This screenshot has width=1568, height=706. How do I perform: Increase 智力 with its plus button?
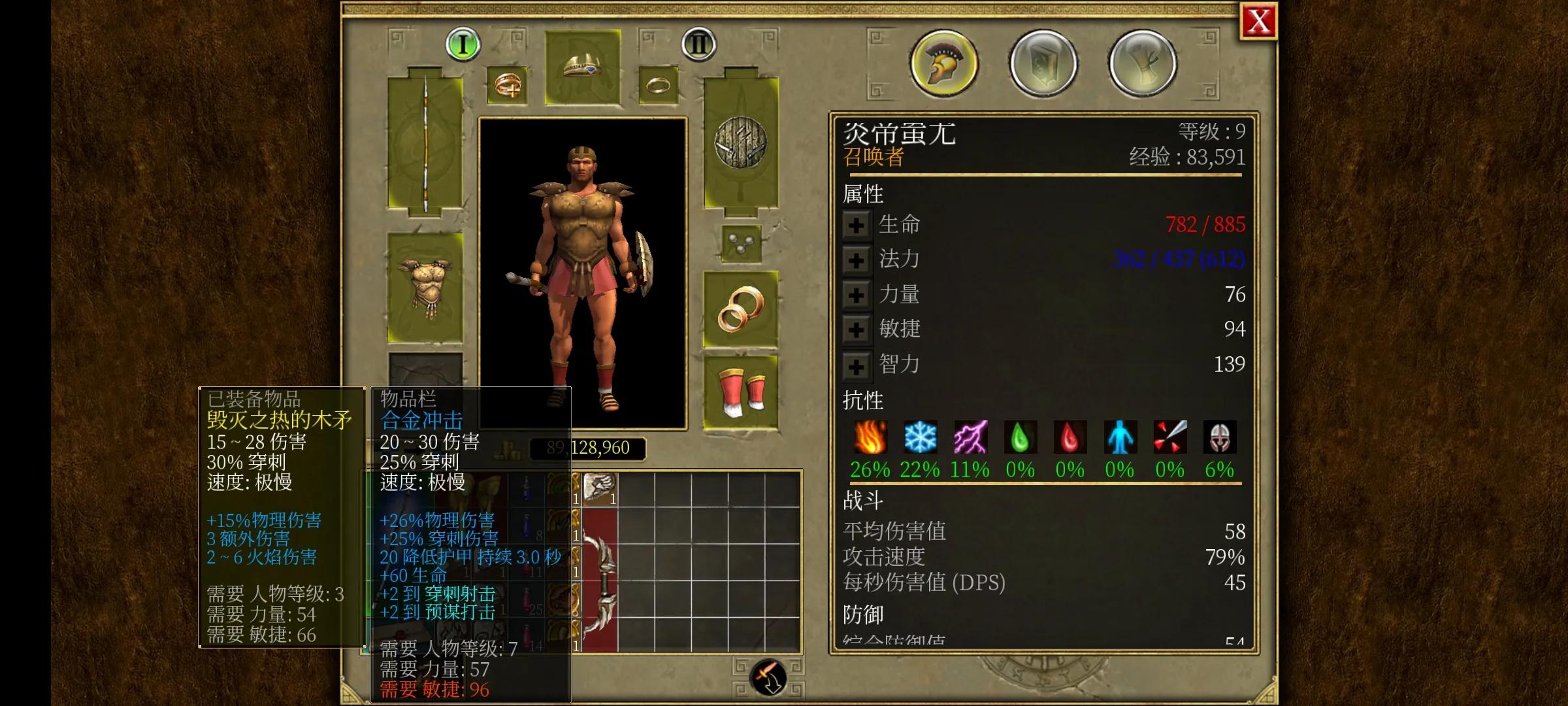(856, 365)
